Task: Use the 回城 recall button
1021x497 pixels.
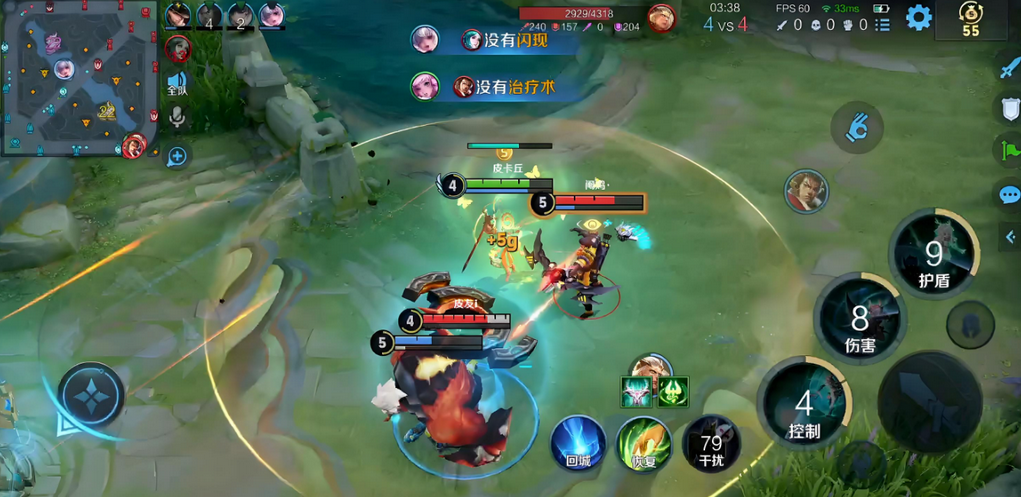Action: pyautogui.click(x=579, y=443)
